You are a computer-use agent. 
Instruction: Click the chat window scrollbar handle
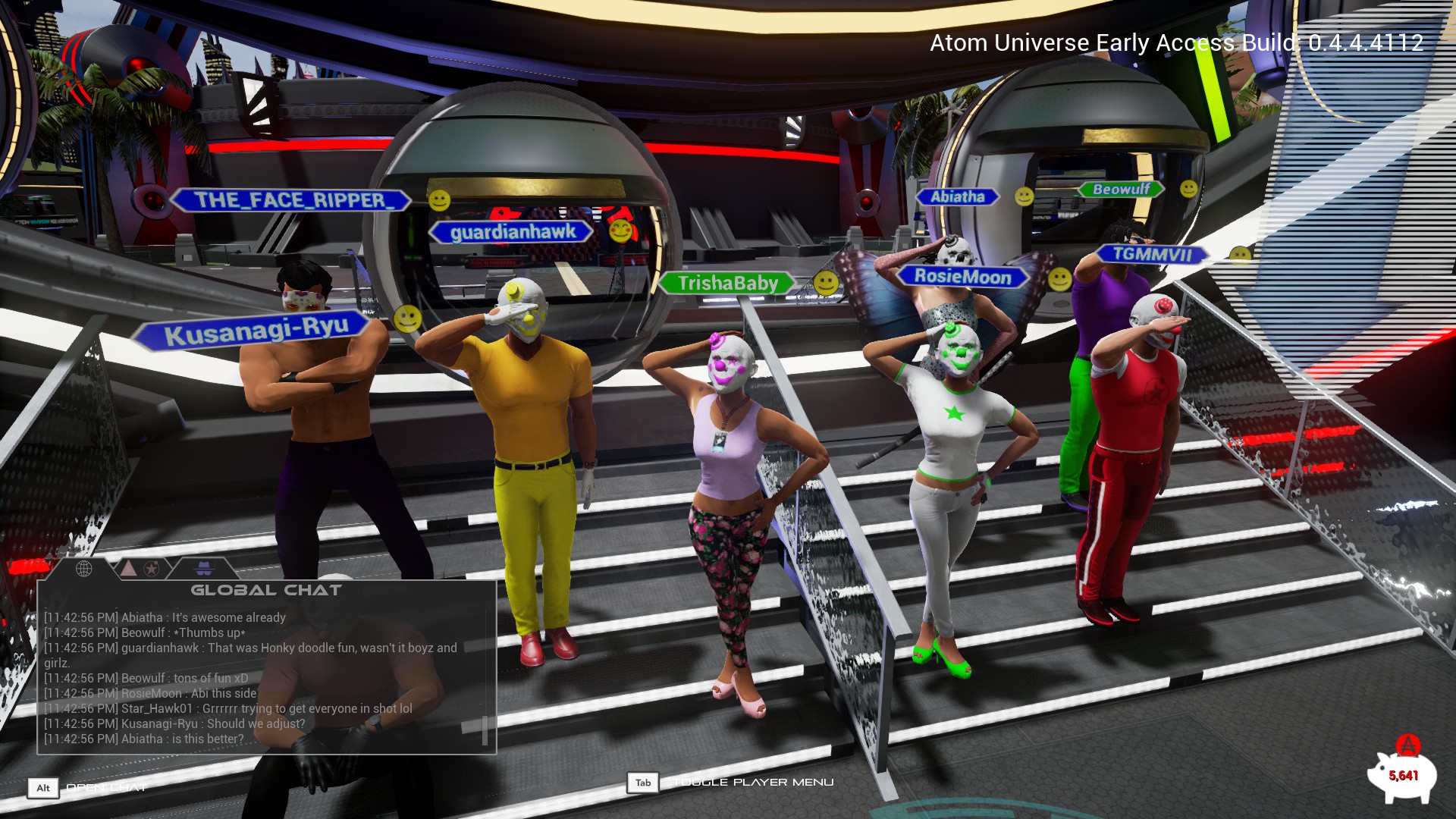point(485,730)
